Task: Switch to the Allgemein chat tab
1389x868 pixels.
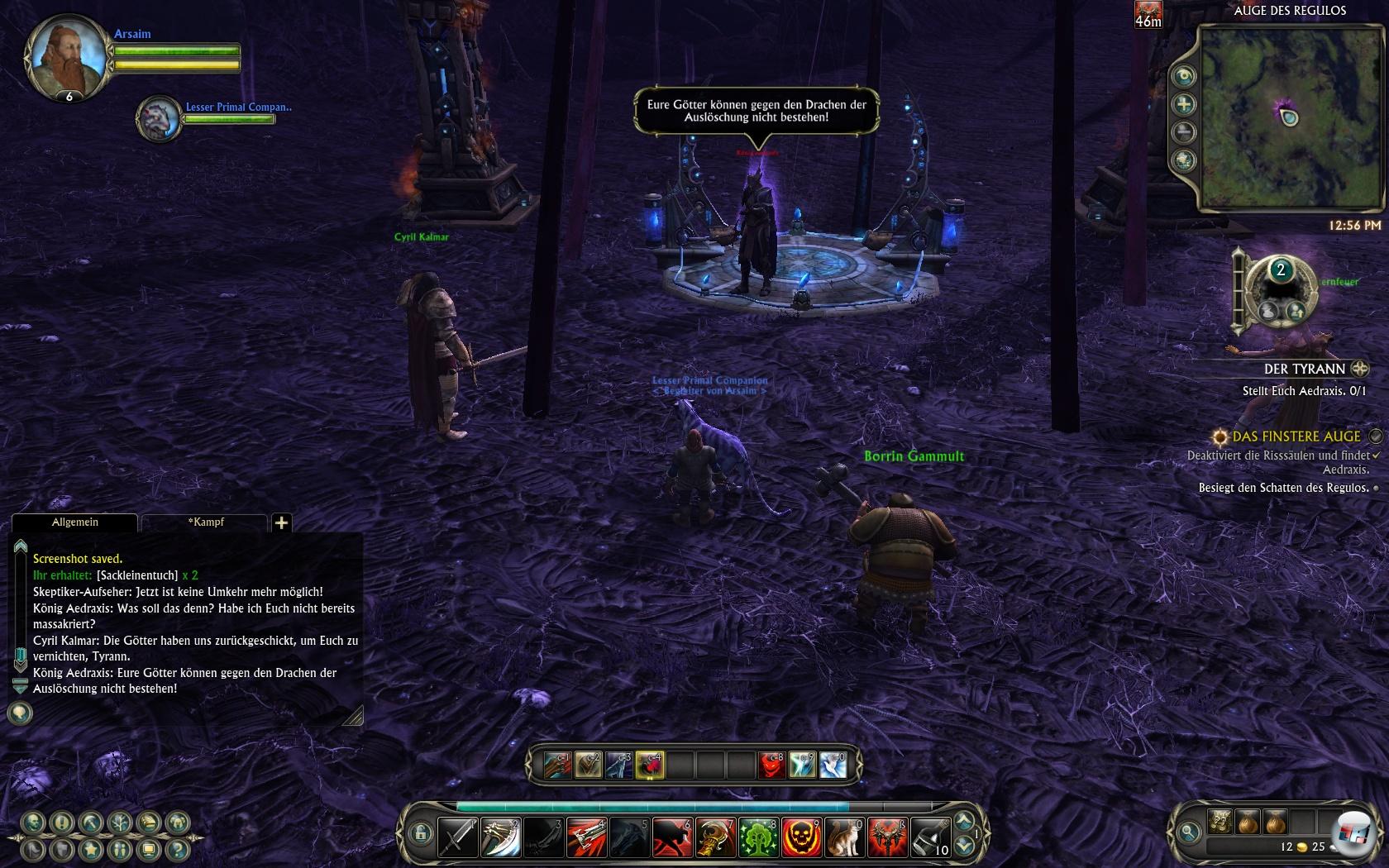Action: pyautogui.click(x=75, y=522)
